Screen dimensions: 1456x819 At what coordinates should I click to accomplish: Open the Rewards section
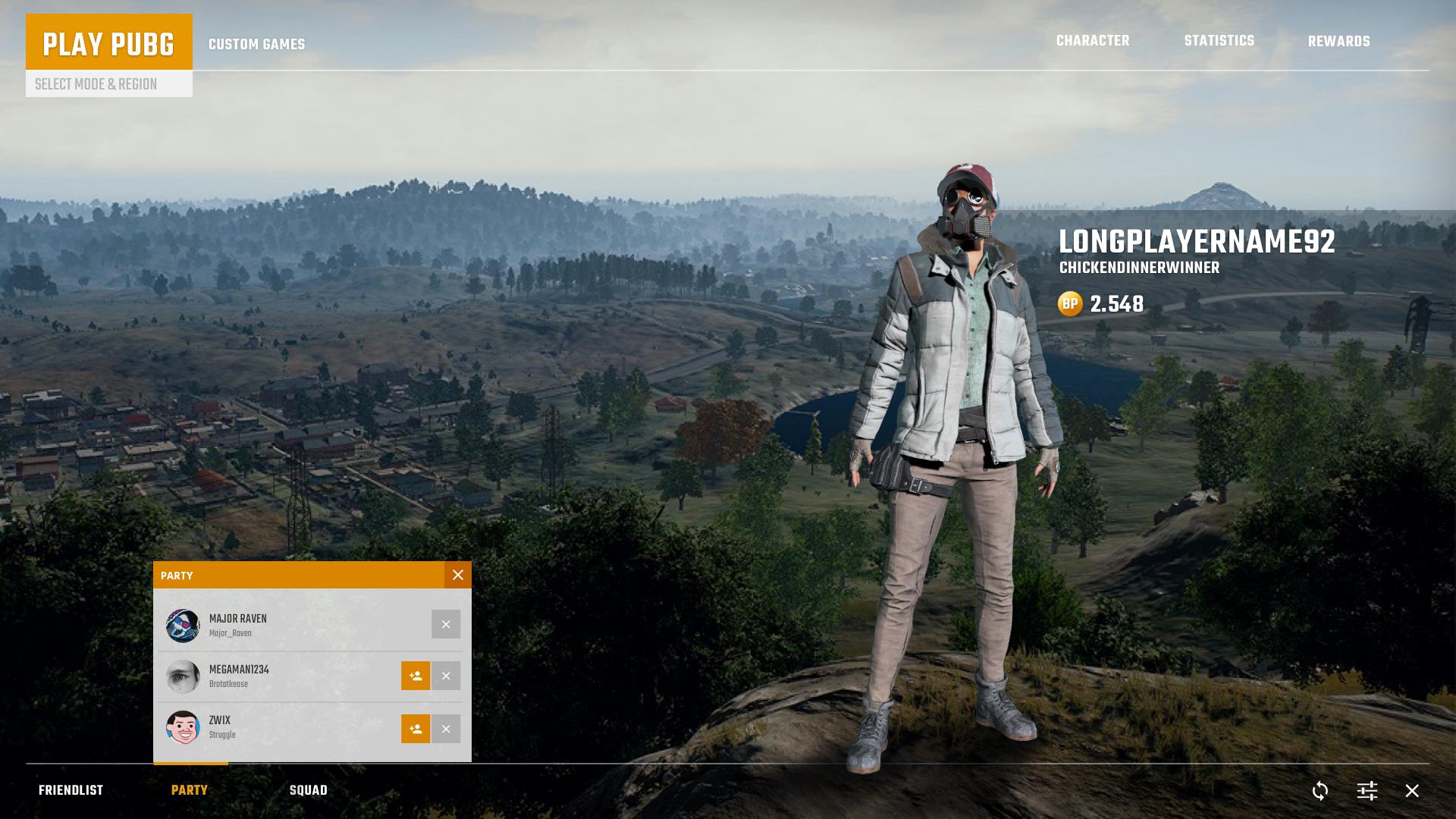pos(1338,41)
